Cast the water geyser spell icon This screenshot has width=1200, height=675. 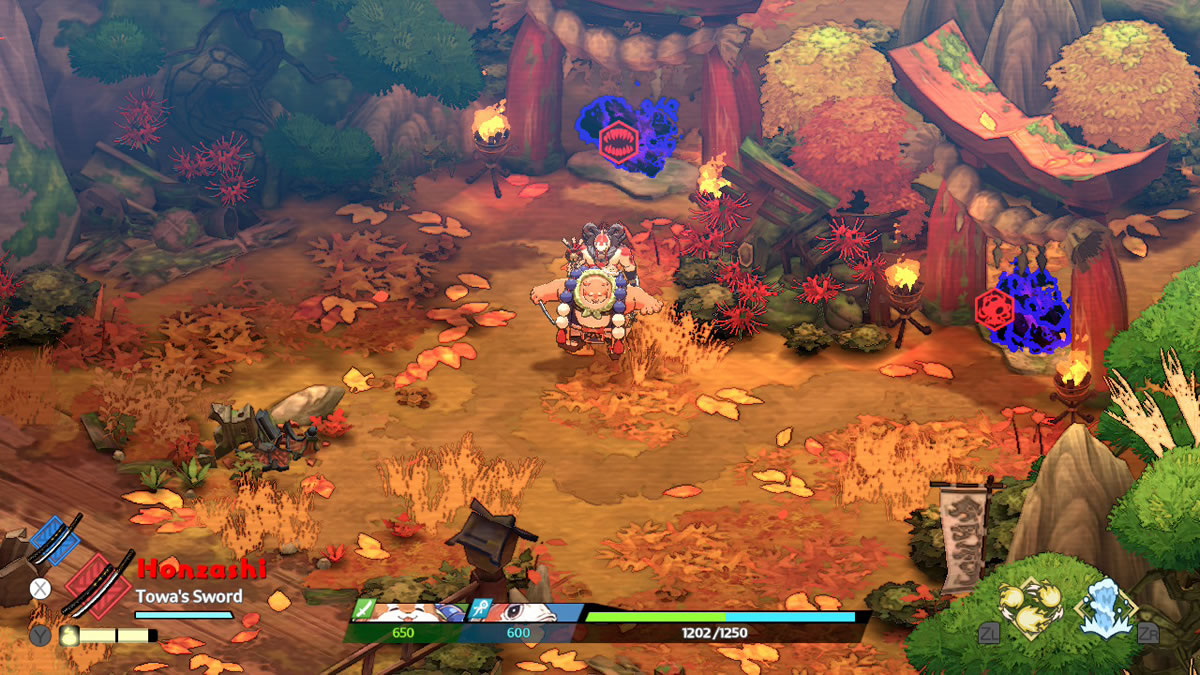[x=1105, y=607]
